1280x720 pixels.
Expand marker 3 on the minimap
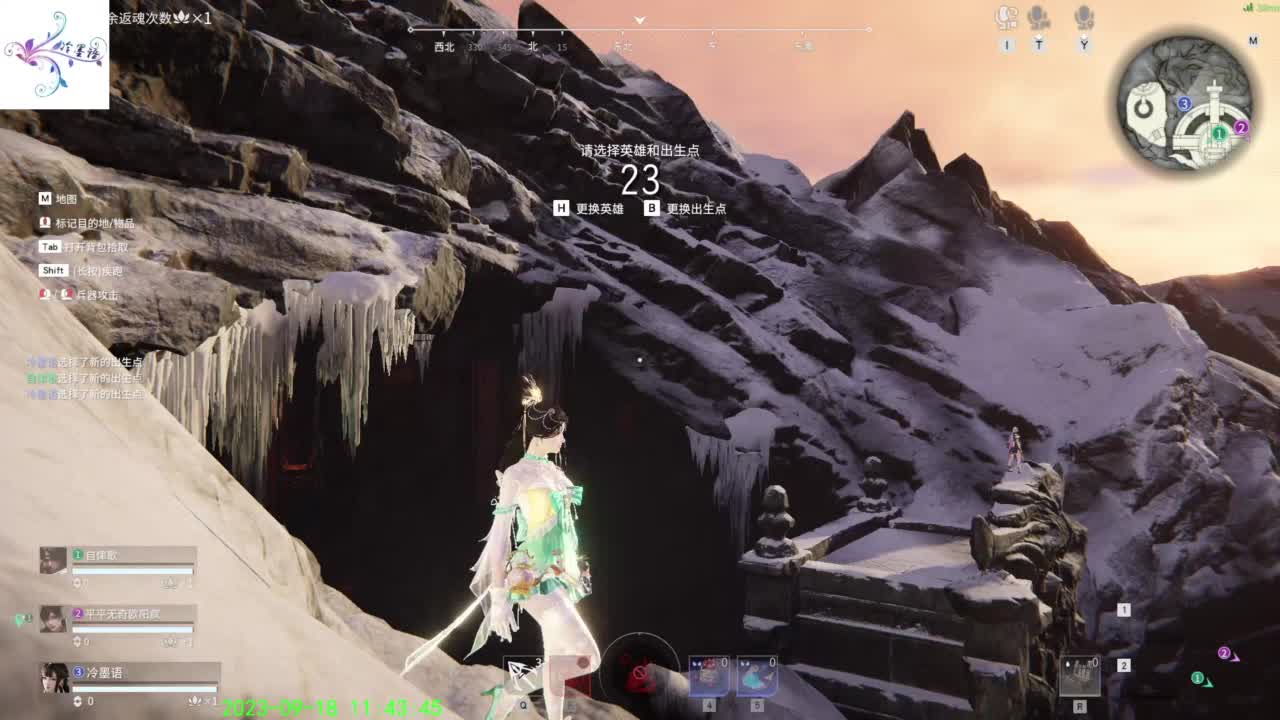coord(1184,103)
